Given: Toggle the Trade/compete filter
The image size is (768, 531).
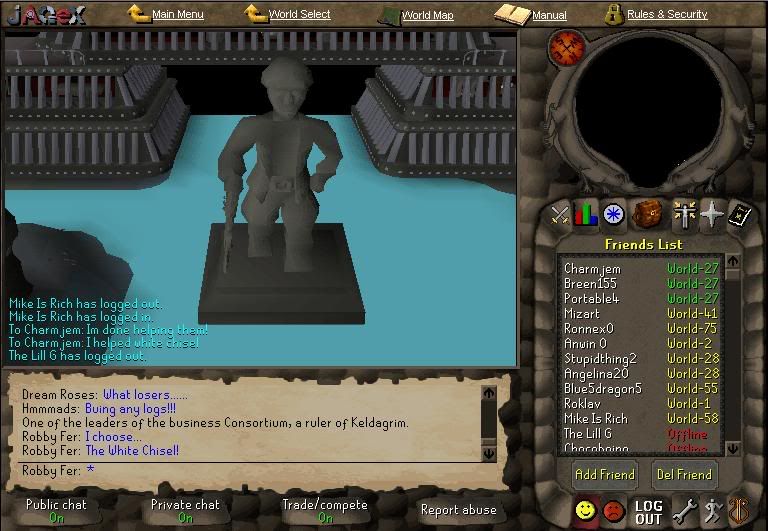Looking at the screenshot, I should tap(325, 510).
